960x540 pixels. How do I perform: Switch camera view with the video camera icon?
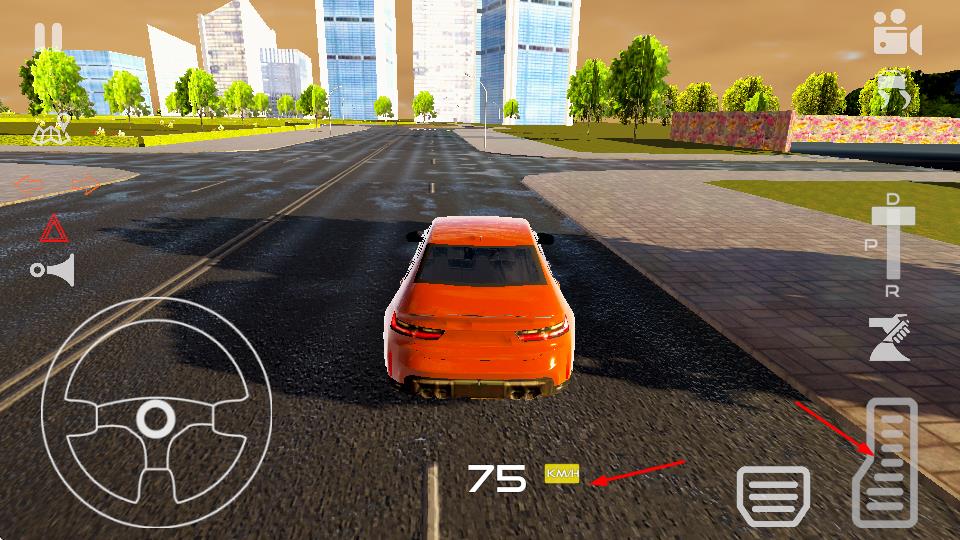(895, 33)
